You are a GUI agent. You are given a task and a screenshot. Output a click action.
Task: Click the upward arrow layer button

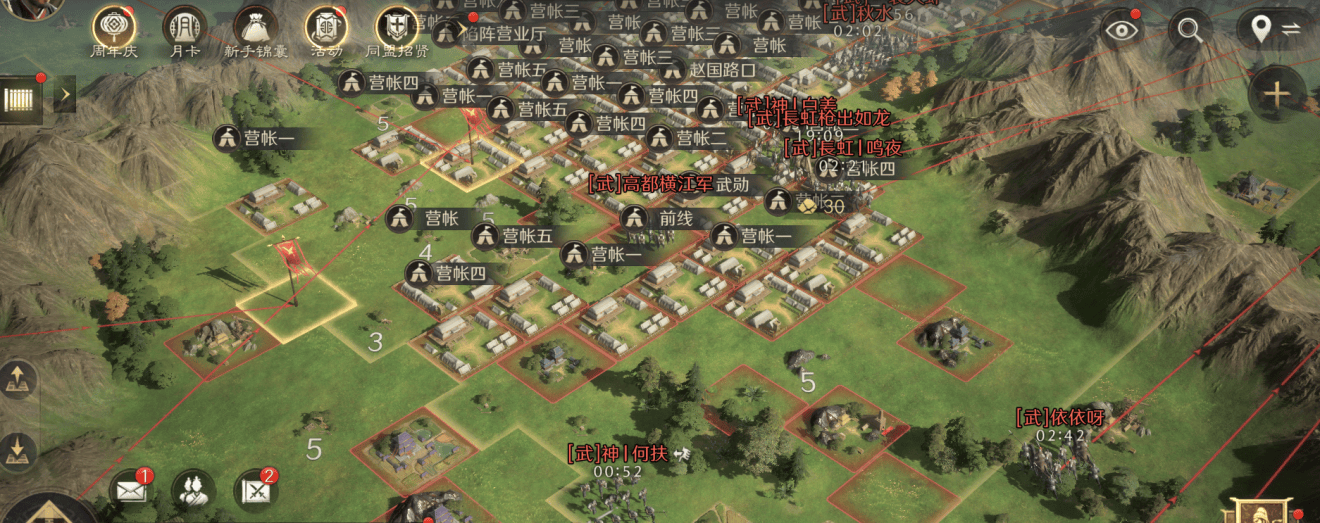pyautogui.click(x=18, y=381)
